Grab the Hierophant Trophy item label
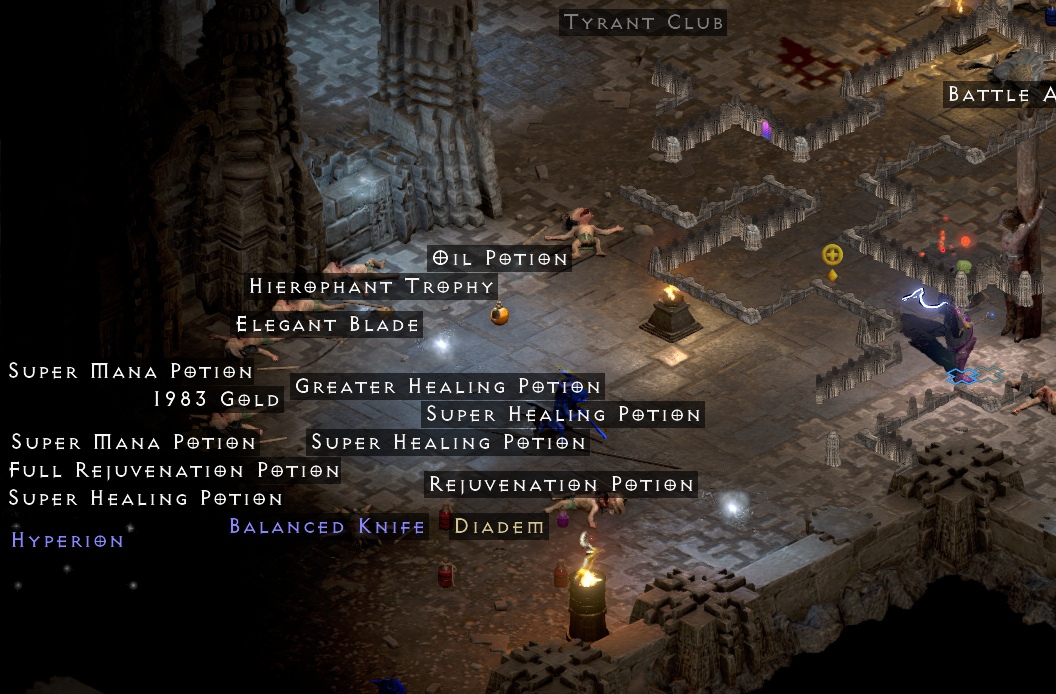Image resolution: width=1056 pixels, height=694 pixels. click(x=372, y=286)
